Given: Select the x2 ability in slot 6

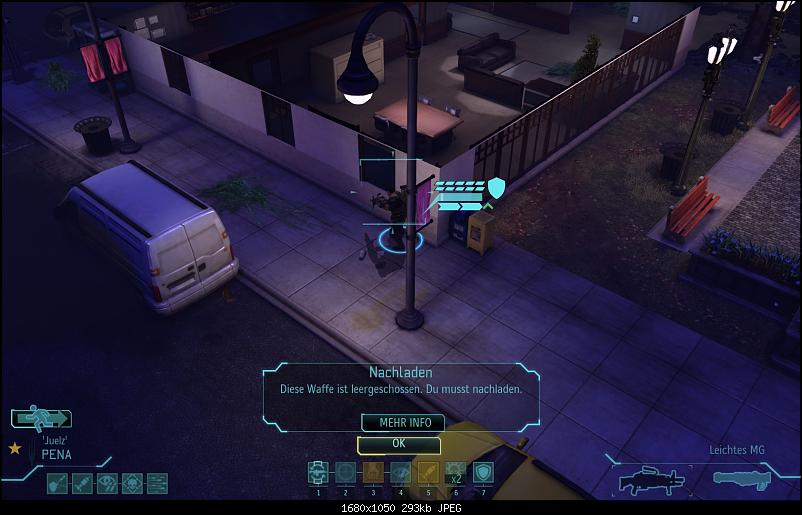Looking at the screenshot, I should (456, 473).
